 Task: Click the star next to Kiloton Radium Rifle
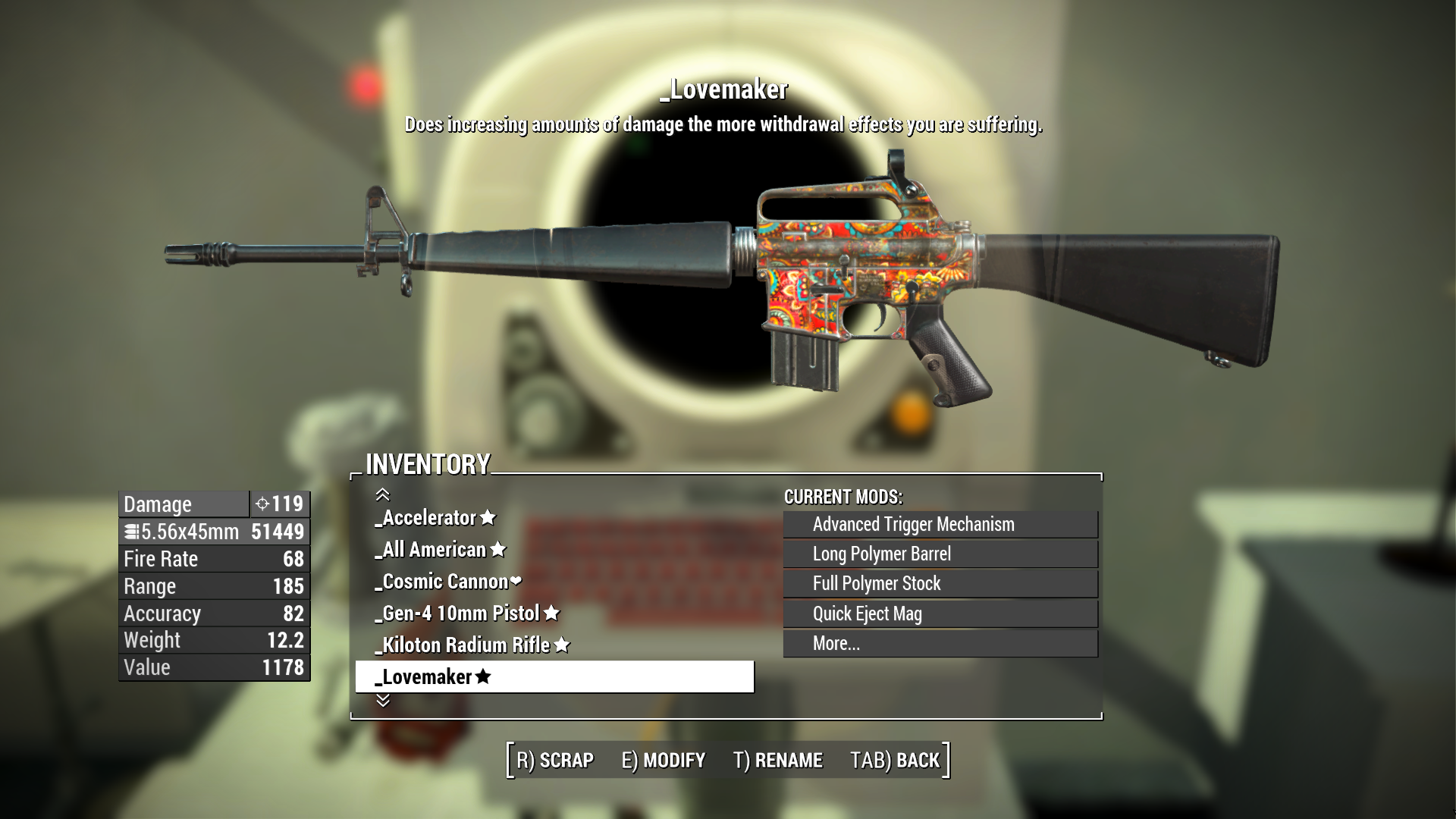click(x=560, y=645)
